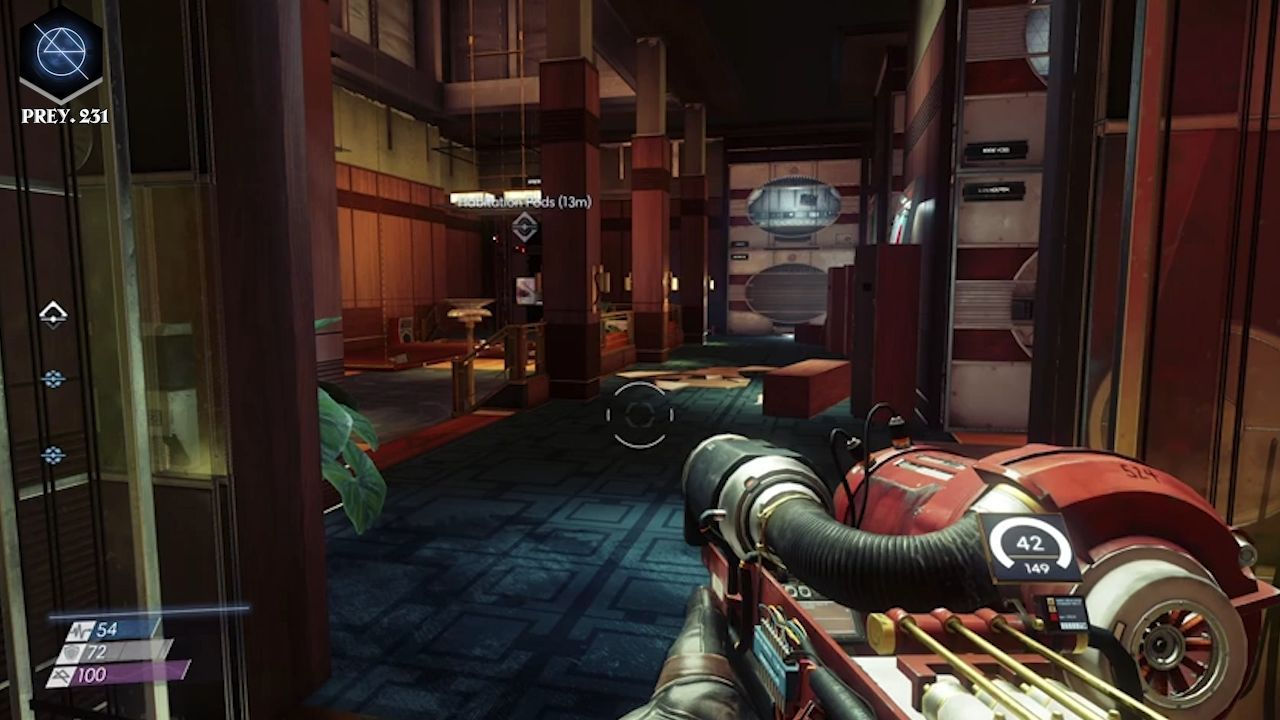Select the Habitation Pods objective marker
This screenshot has height=720, width=1280.
(x=524, y=226)
